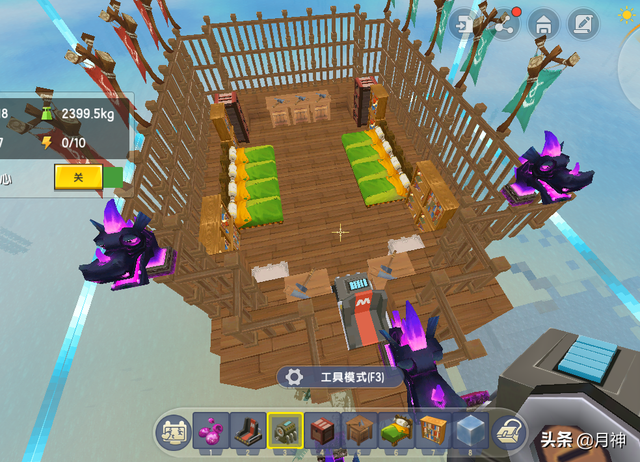The width and height of the screenshot is (640, 462).
Task: Select the pink orbs hotbar slot
Action: (211, 430)
